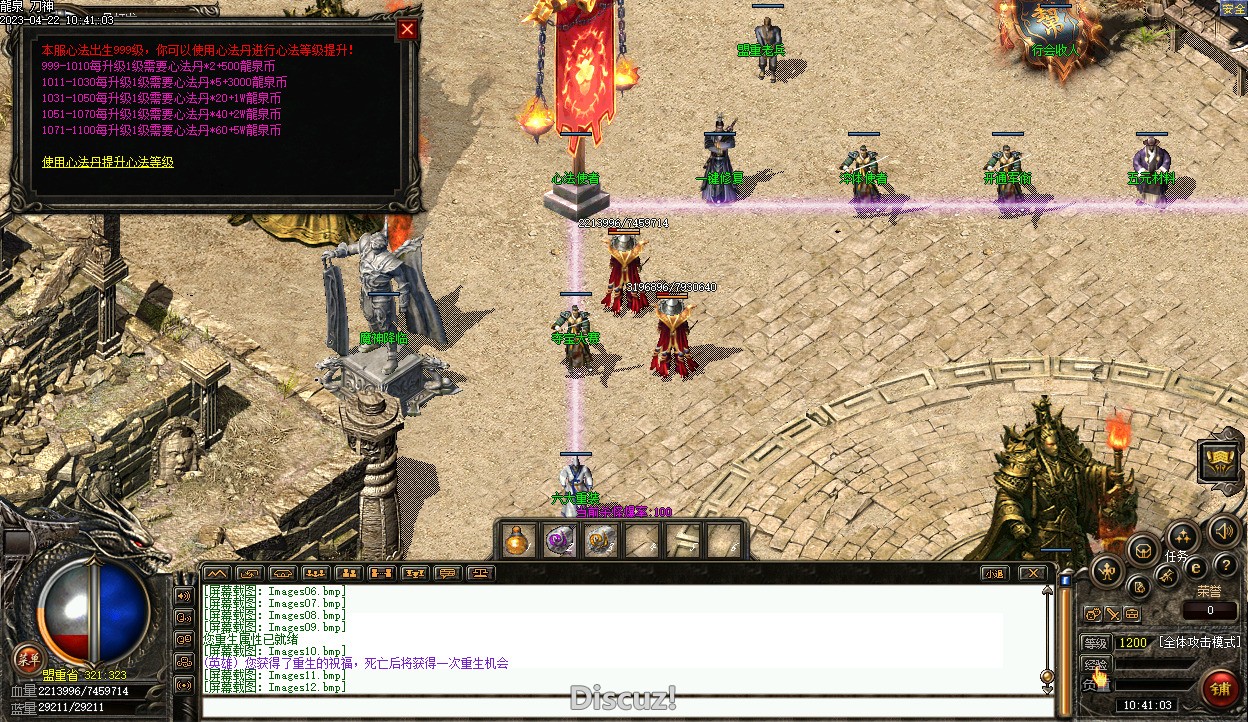Click the 等级 level button
This screenshot has height=722, width=1248.
point(1096,643)
